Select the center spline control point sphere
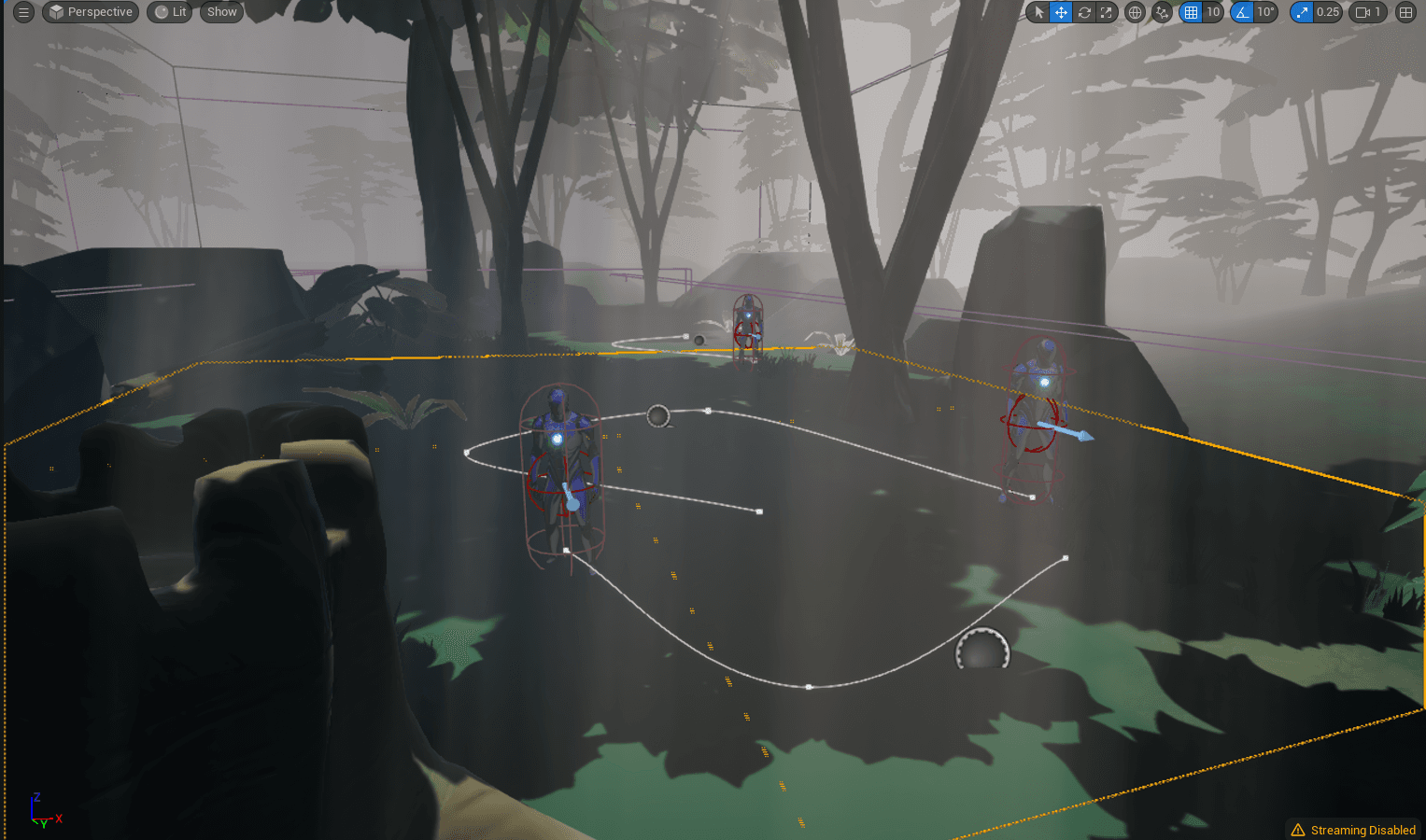 point(658,415)
